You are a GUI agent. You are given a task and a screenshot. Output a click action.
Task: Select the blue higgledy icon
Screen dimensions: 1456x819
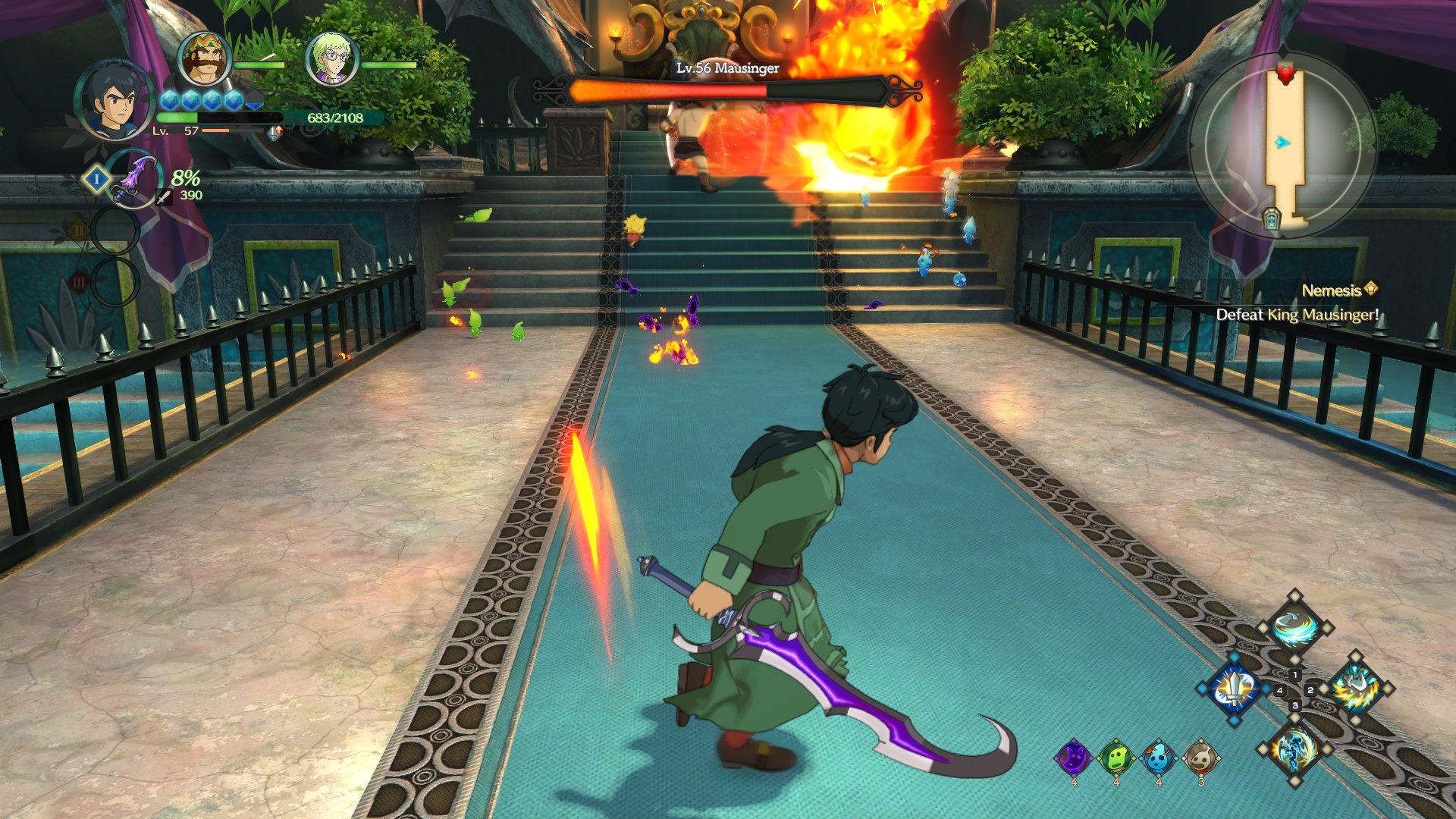tap(1159, 758)
